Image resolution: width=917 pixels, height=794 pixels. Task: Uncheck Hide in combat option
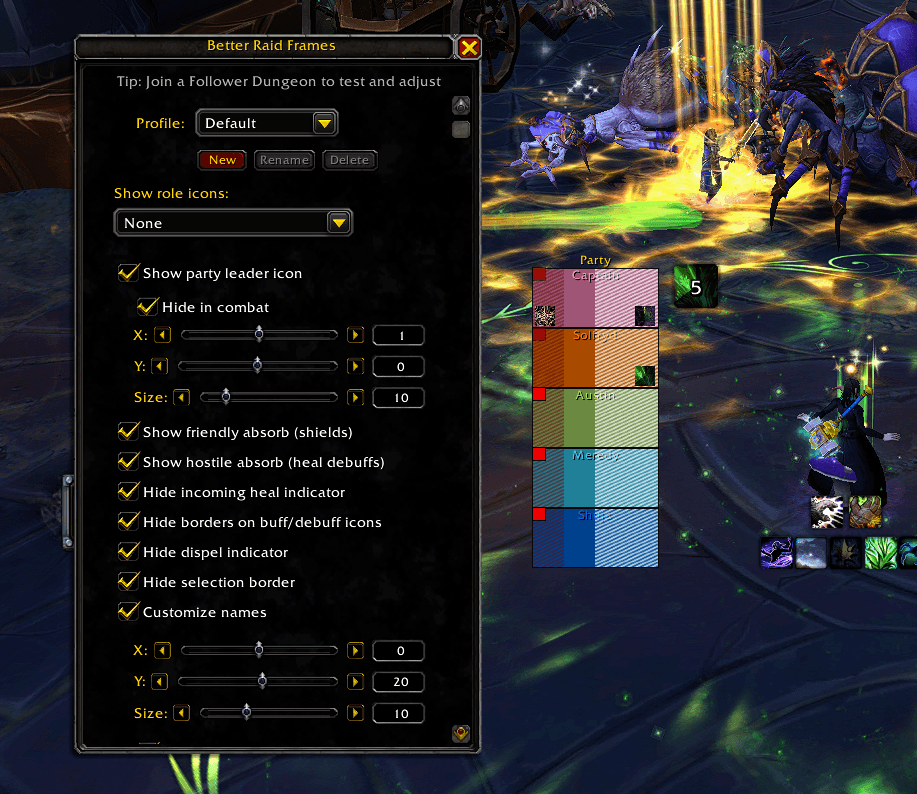coord(148,307)
